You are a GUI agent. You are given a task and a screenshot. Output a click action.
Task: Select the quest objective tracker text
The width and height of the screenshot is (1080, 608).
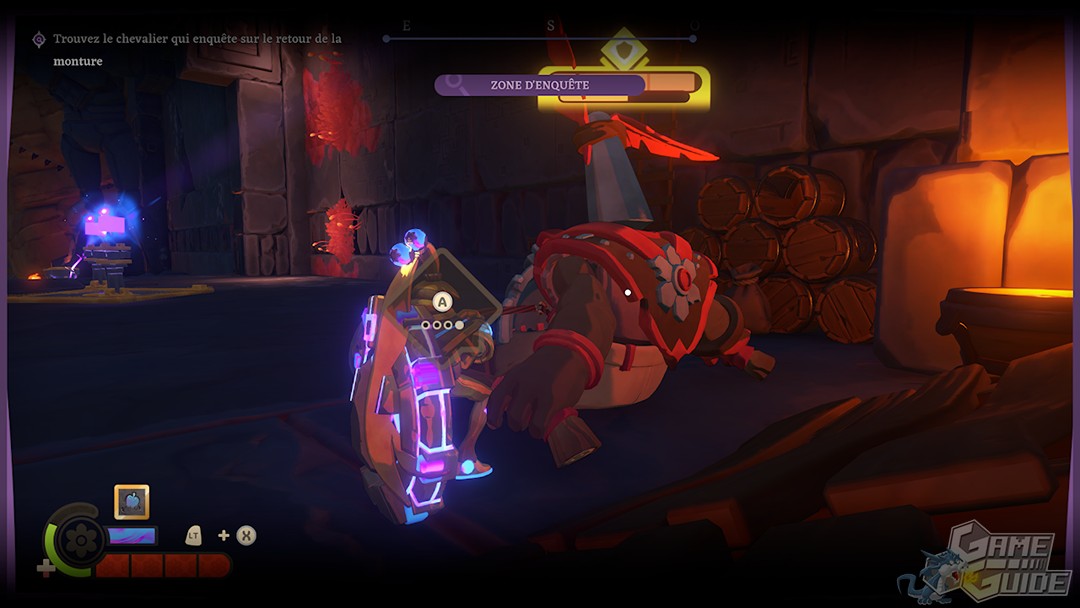tap(196, 49)
